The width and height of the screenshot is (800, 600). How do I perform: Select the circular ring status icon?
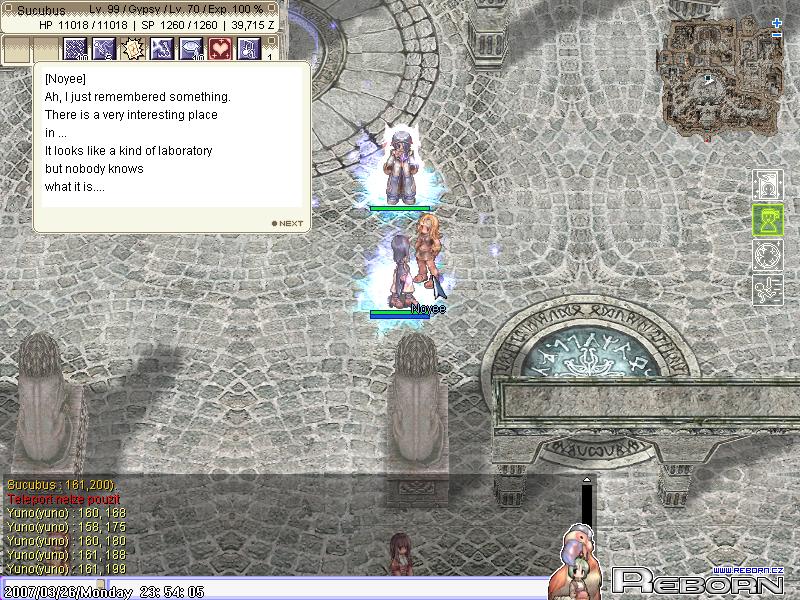point(766,254)
